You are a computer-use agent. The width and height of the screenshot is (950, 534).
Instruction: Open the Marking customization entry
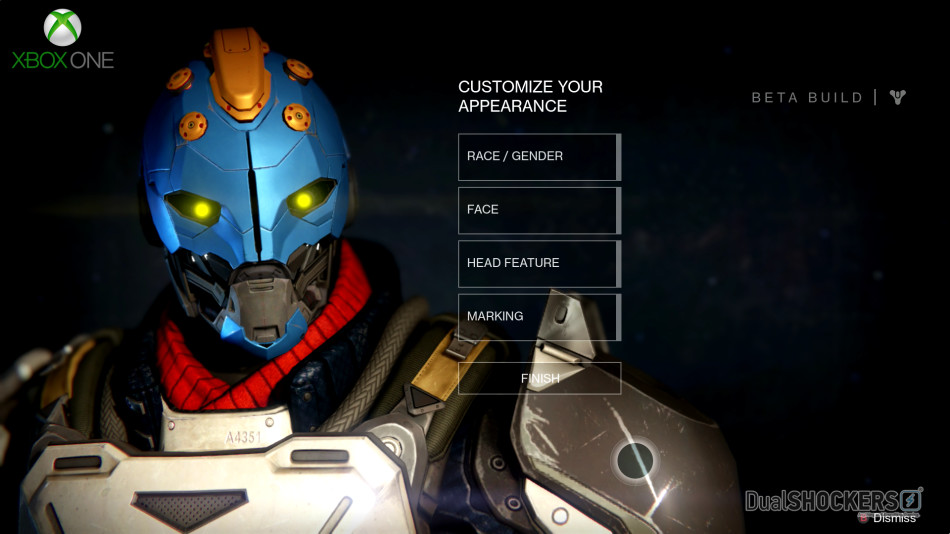point(538,316)
